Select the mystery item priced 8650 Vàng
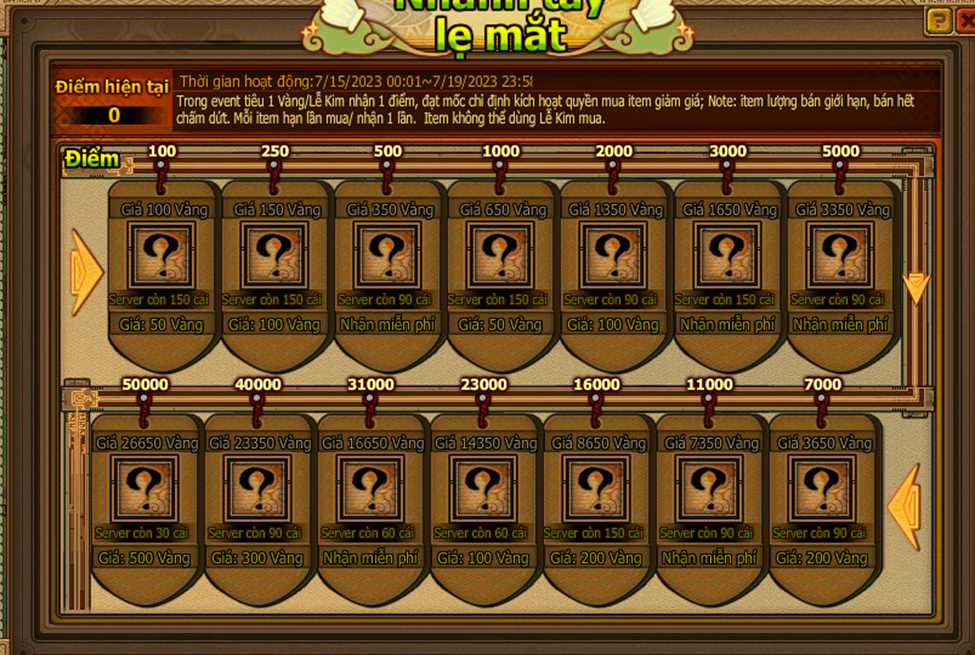975x655 pixels. (596, 489)
